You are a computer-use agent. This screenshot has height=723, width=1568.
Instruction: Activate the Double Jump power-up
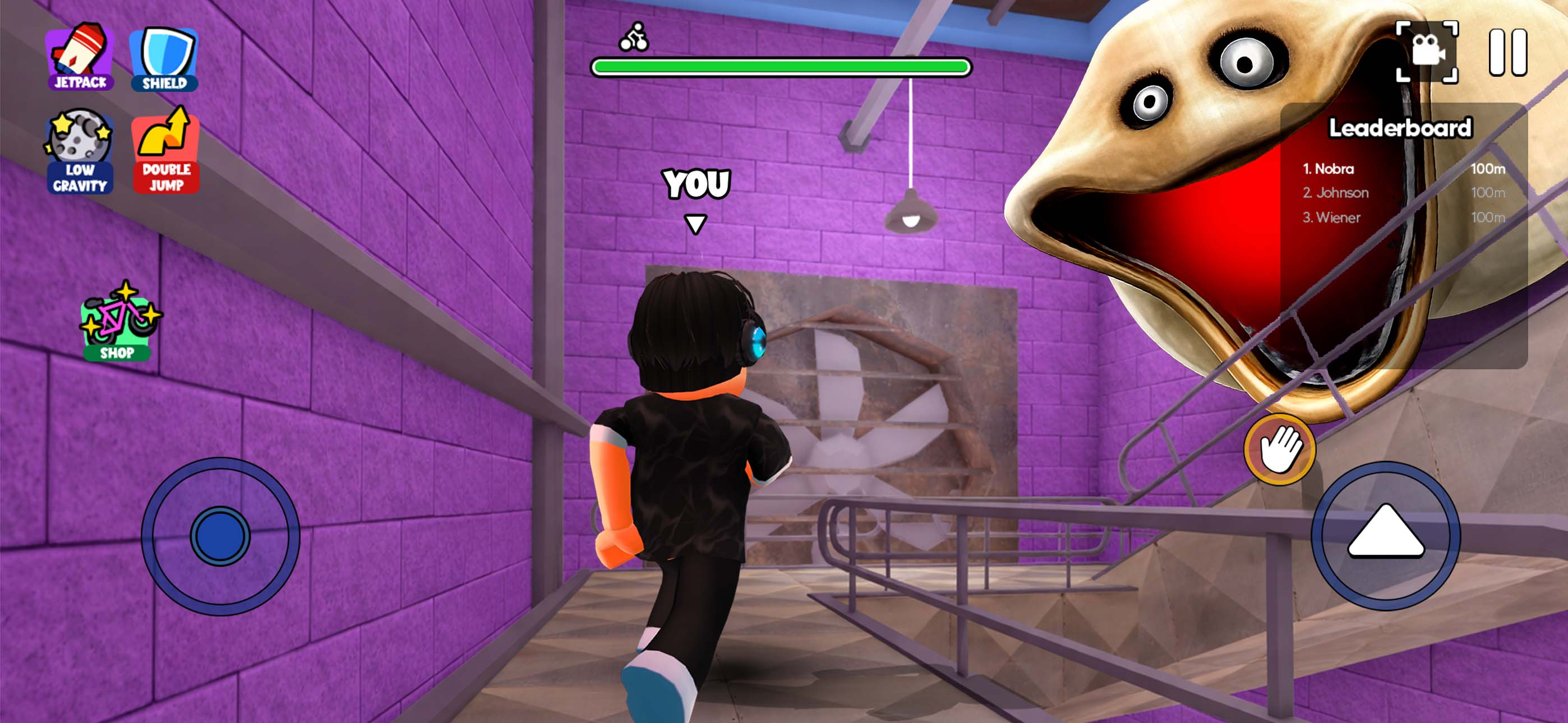(165, 151)
